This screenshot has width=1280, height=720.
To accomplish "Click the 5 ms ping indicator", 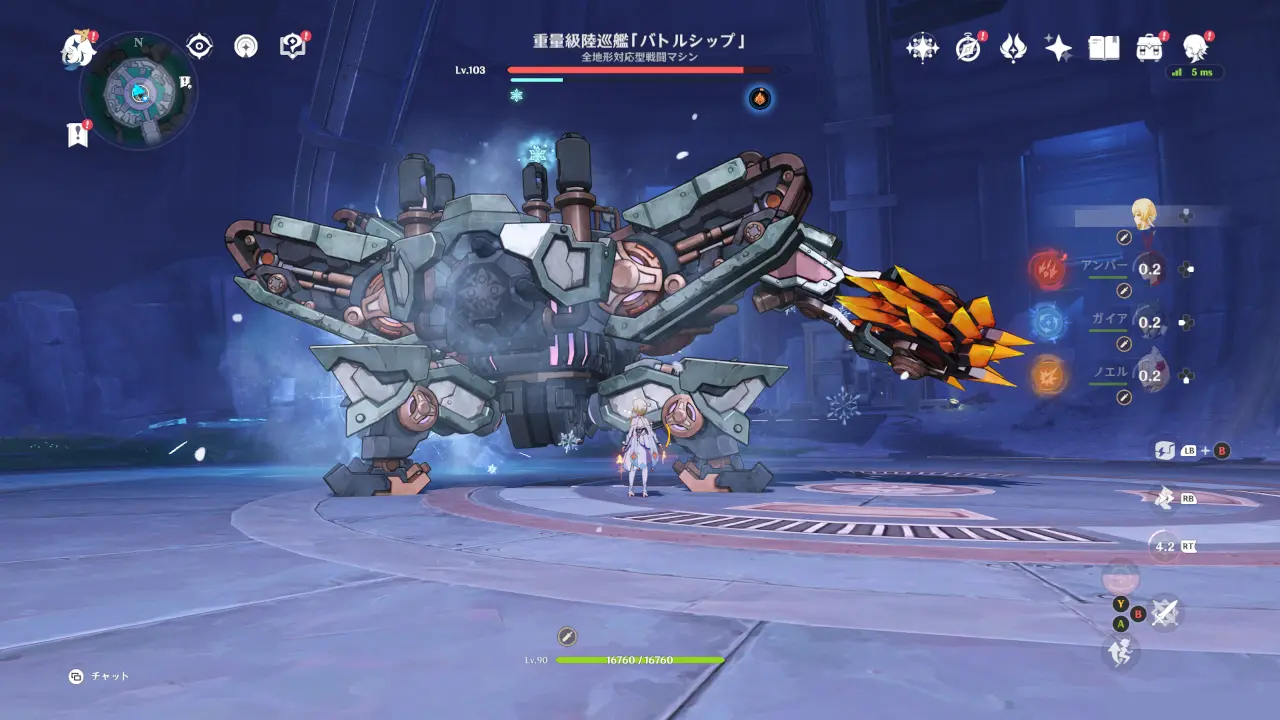I will 1196,74.
